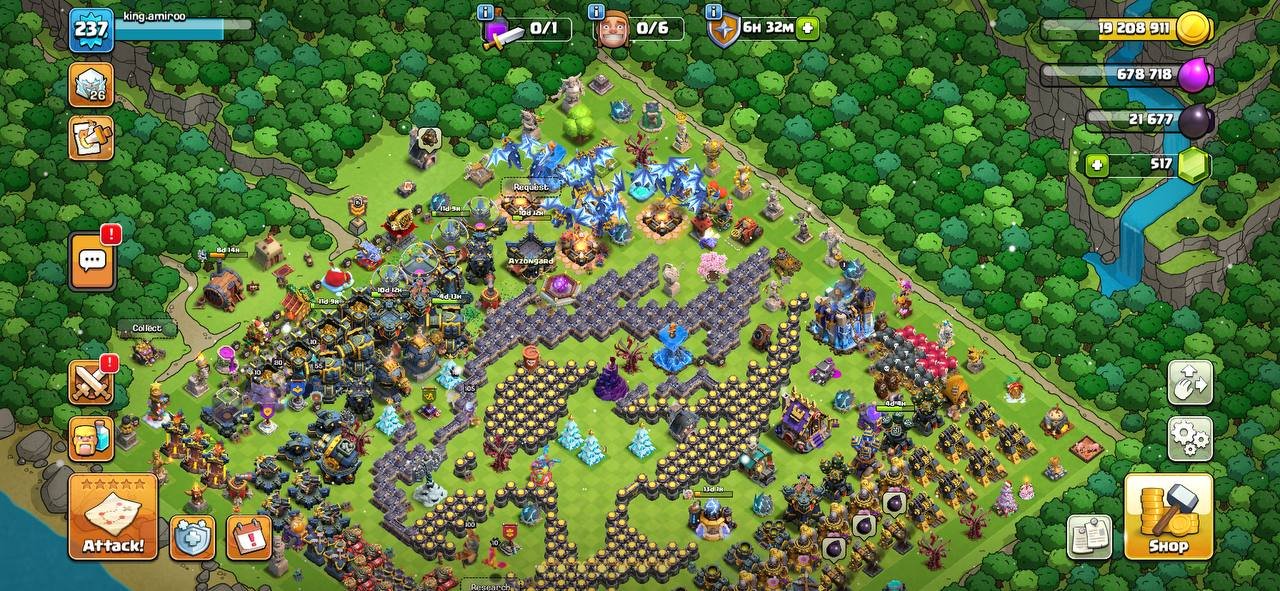Click the green plus beside gem count

[1098, 165]
